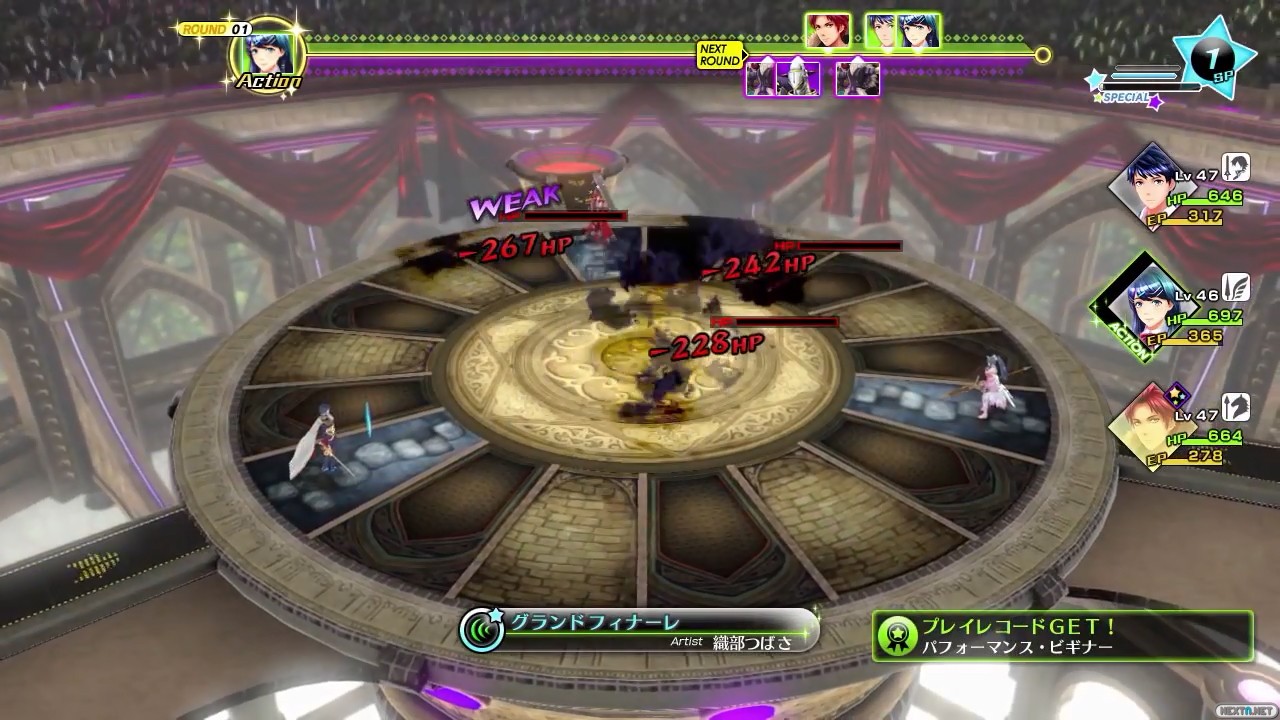
Task: Select the blue-haired boy's diamond party portrait
Action: [x=1148, y=186]
